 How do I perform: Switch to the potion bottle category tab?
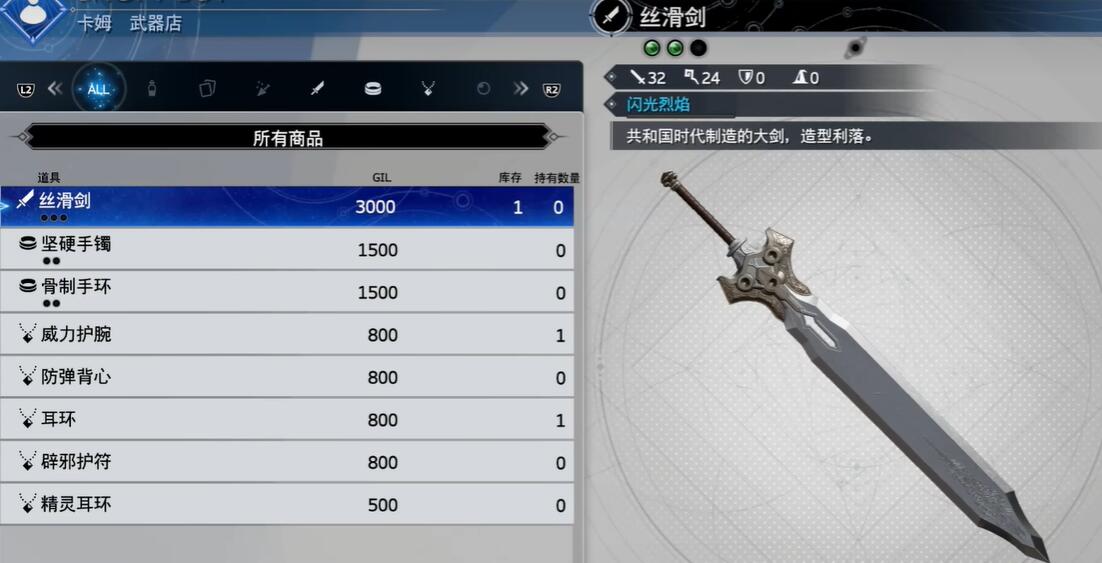click(x=152, y=89)
